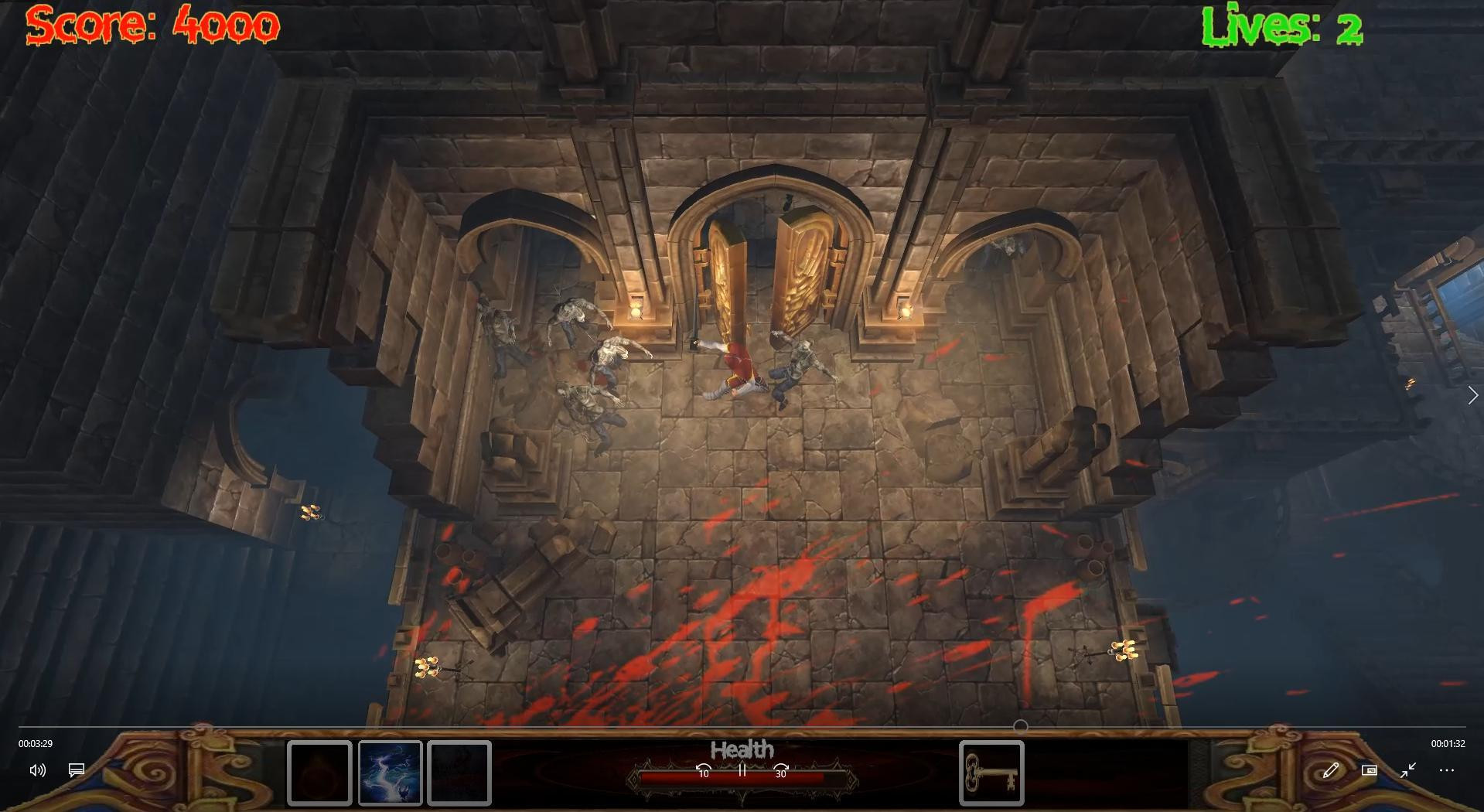This screenshot has height=812, width=1484.
Task: Collapse video controls using the shrink arrows
Action: click(1408, 770)
